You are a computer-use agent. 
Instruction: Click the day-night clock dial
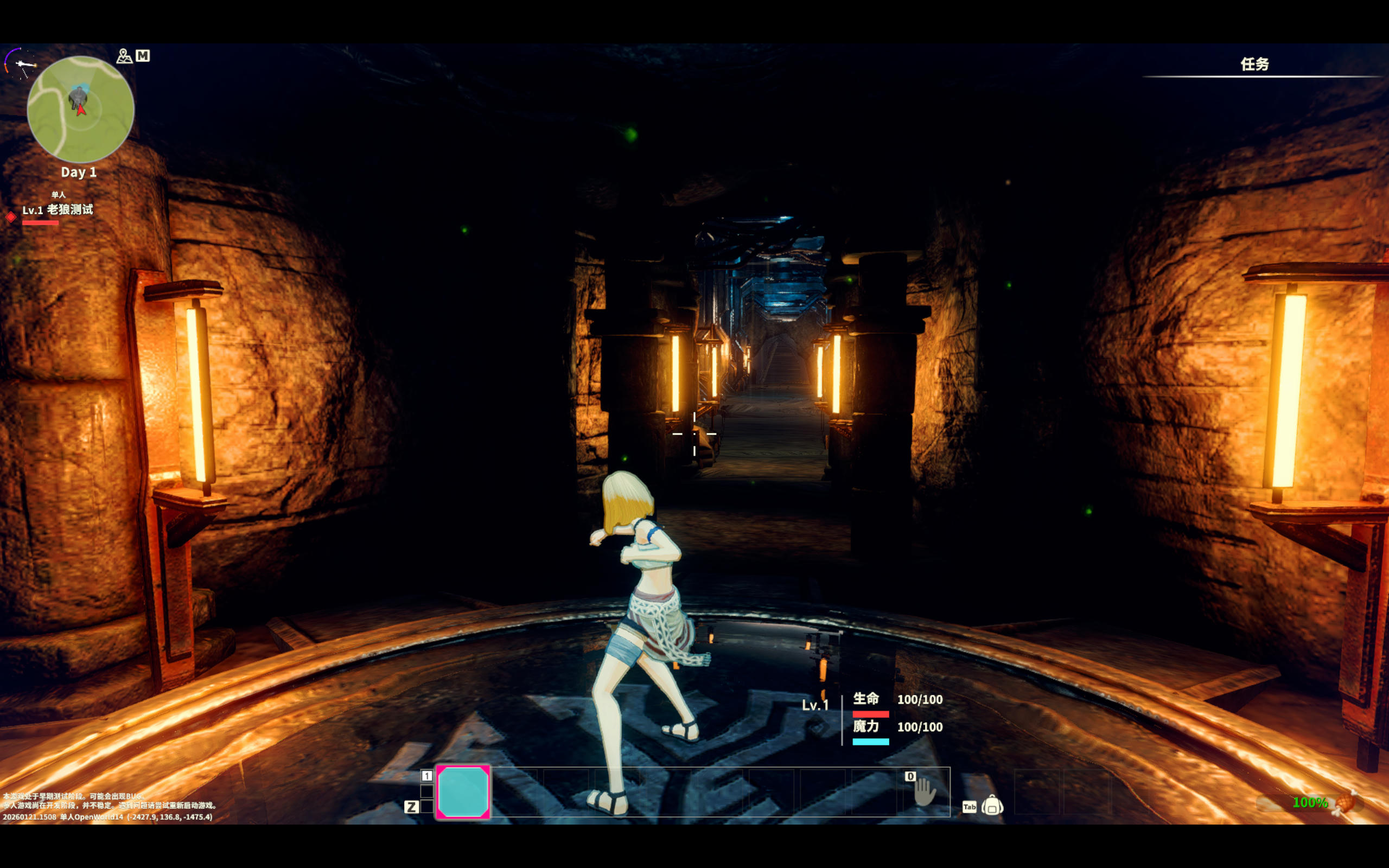click(21, 63)
